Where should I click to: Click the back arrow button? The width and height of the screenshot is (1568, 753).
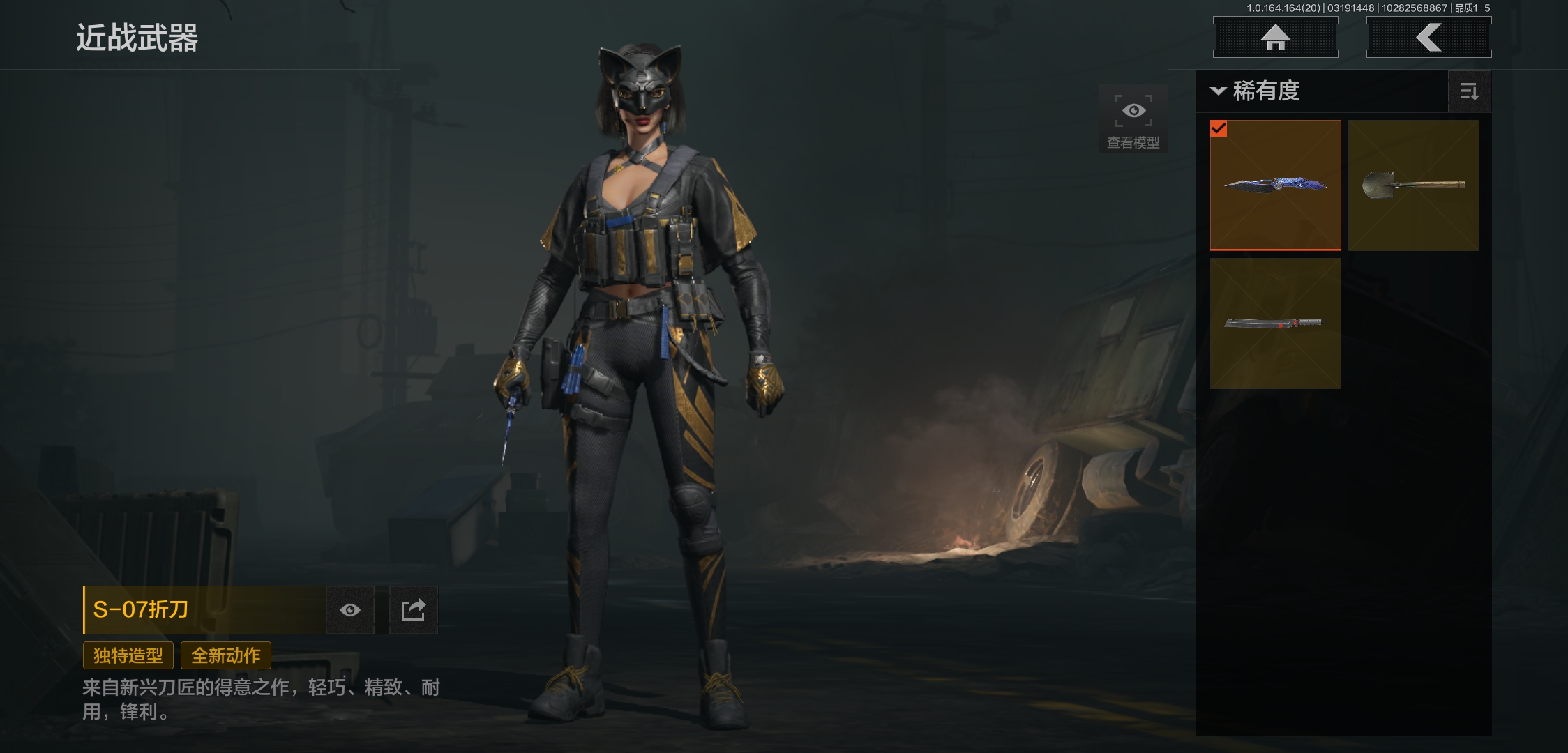1428,38
